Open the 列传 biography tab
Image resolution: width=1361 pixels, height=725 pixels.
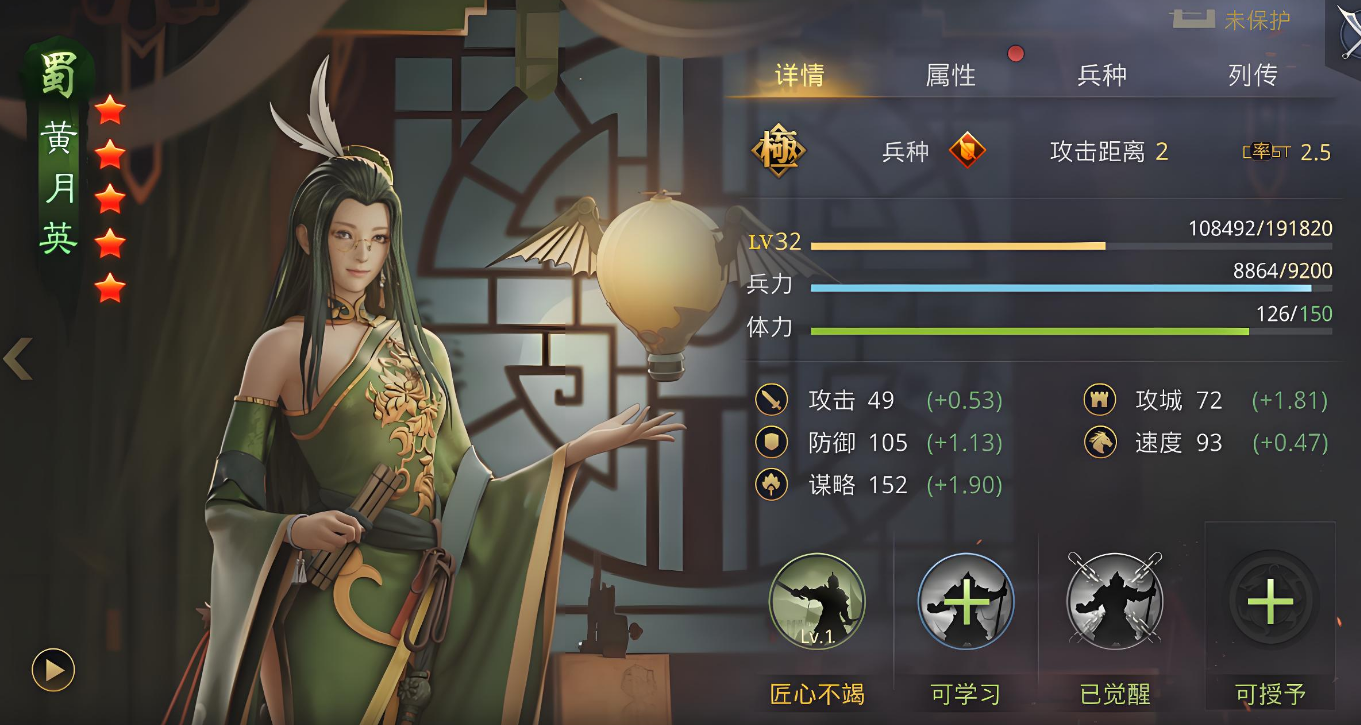1251,73
